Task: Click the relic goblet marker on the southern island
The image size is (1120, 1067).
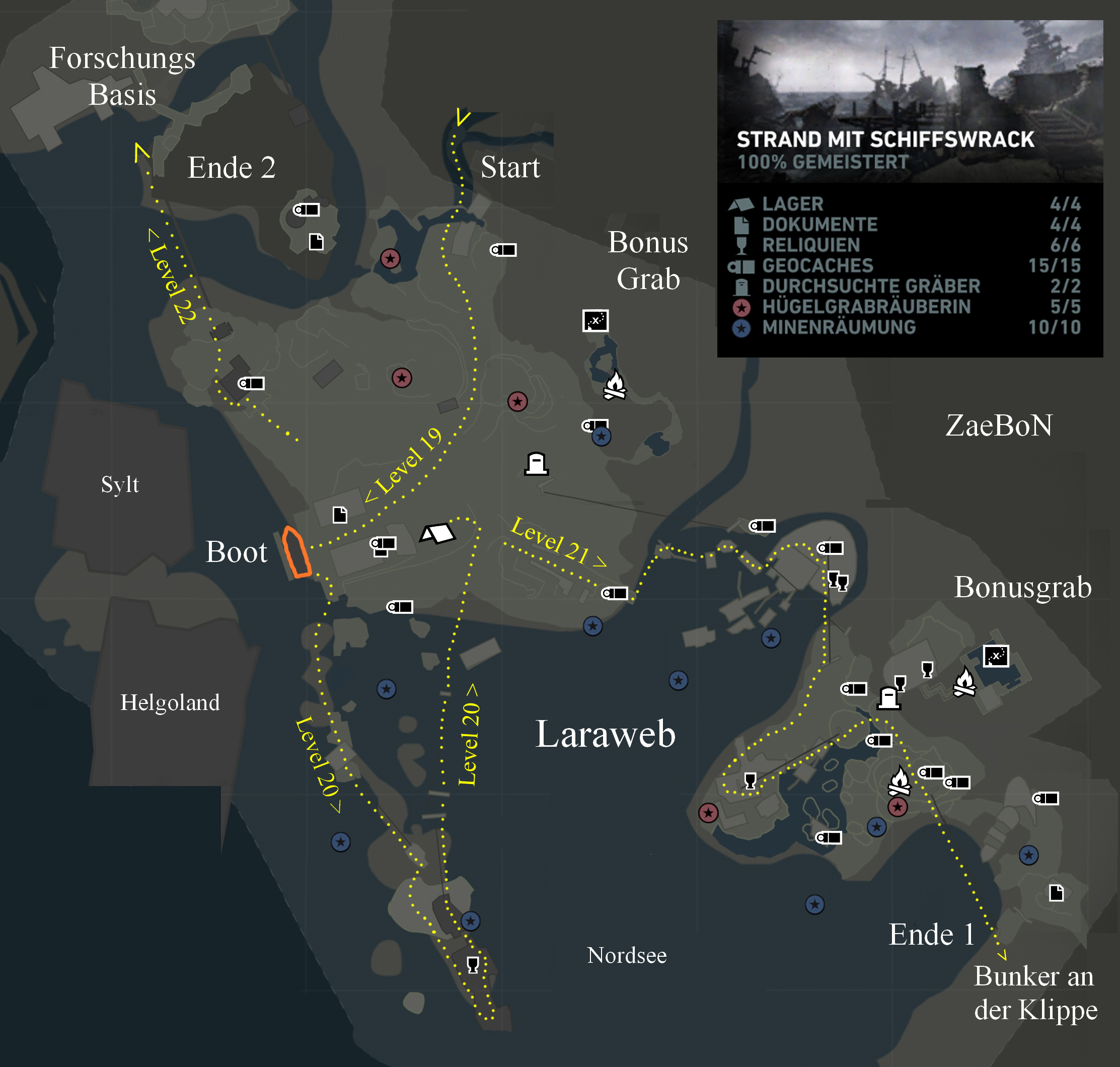Action: (x=473, y=965)
